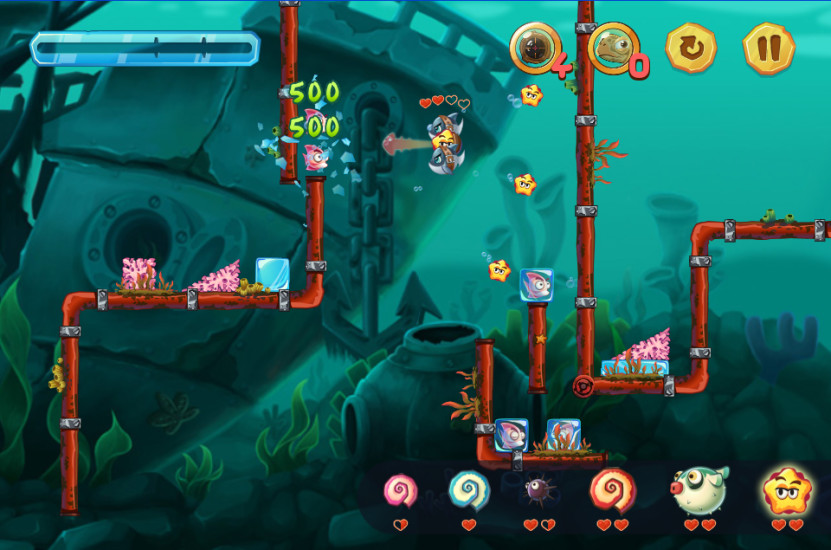831x550 pixels.
Task: Pause the game
Action: tap(768, 46)
